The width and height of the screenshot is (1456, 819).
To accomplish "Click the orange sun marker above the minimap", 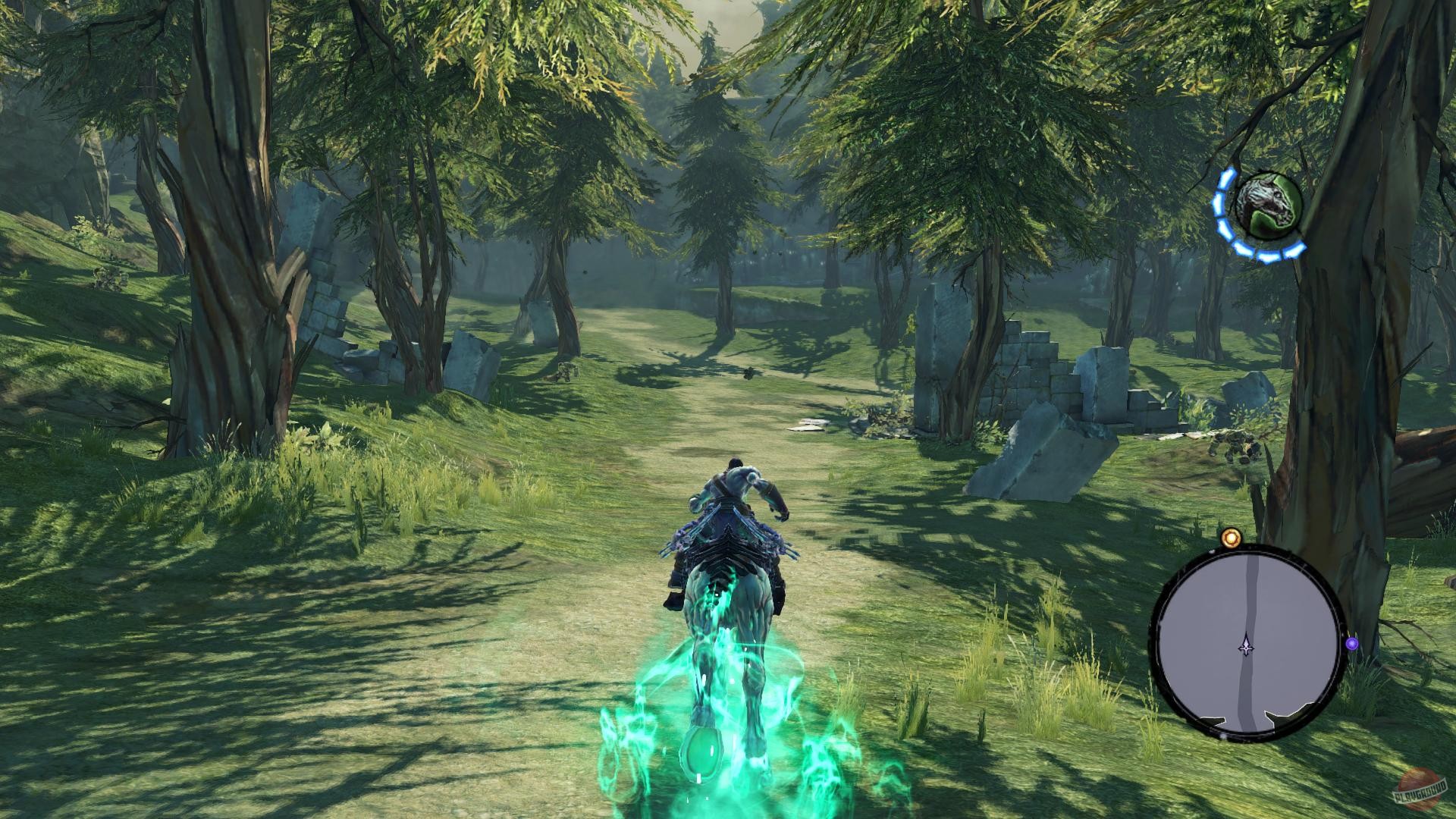I will 1232,538.
